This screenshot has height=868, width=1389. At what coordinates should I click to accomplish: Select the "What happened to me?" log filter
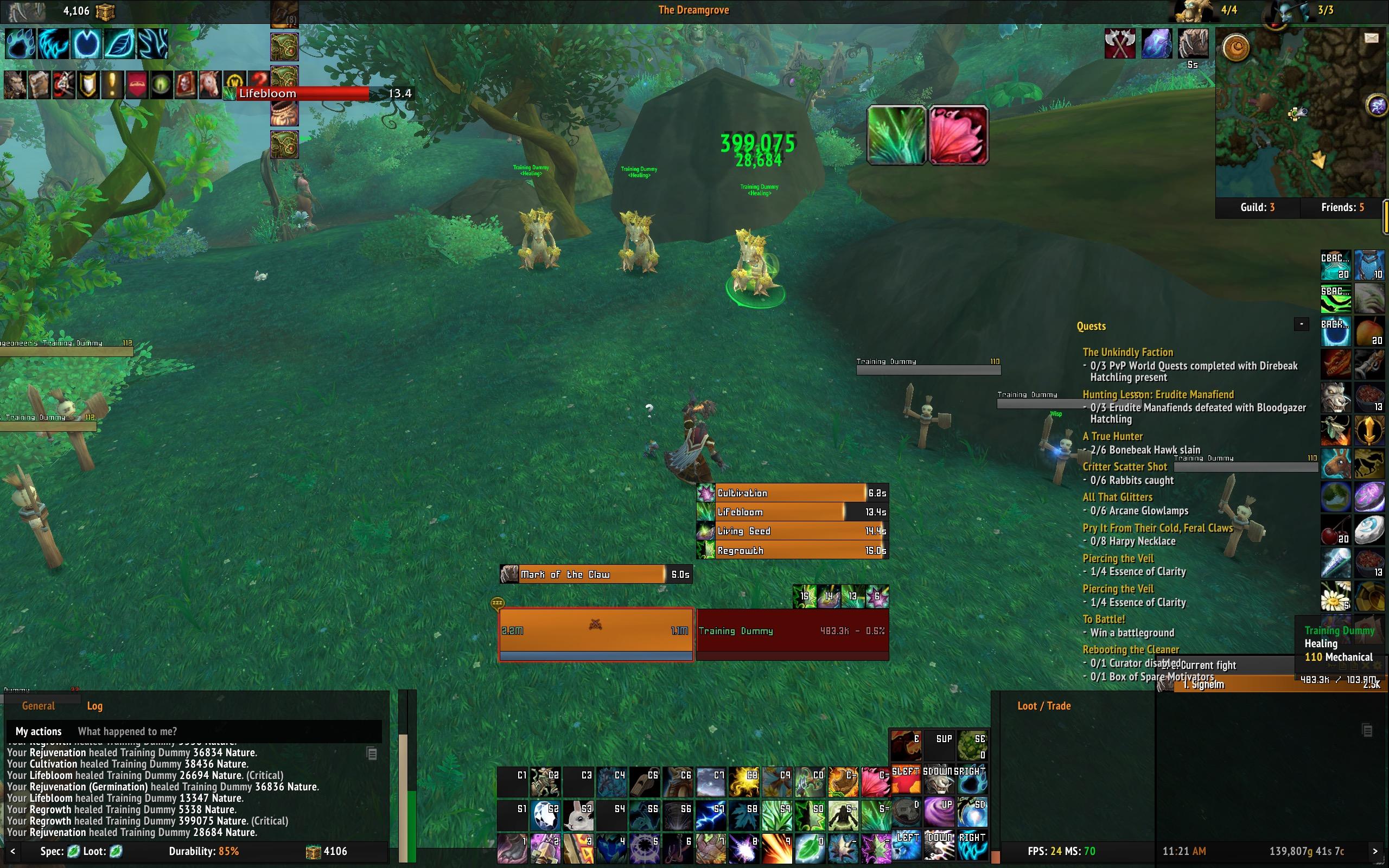click(127, 731)
